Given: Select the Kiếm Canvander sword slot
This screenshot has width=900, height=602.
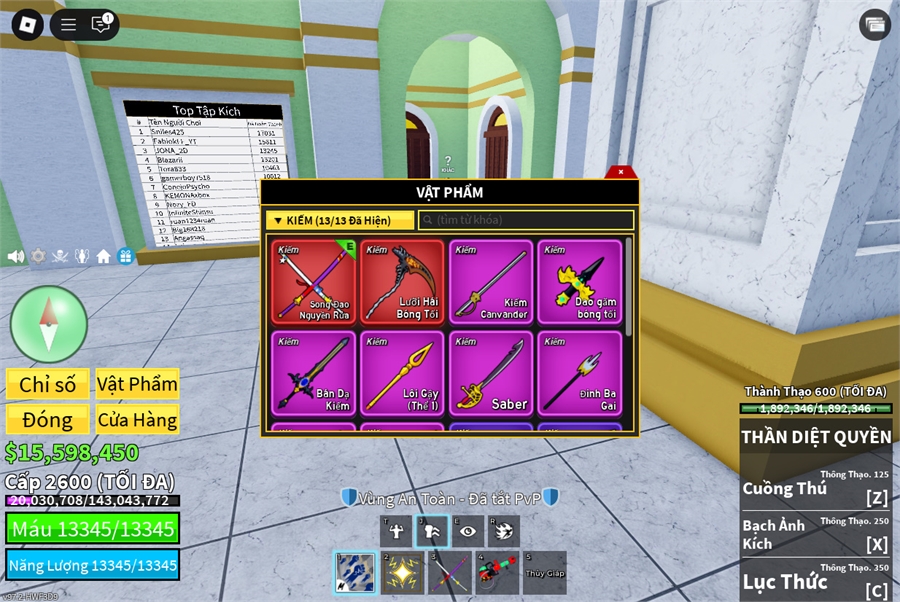Looking at the screenshot, I should 490,282.
